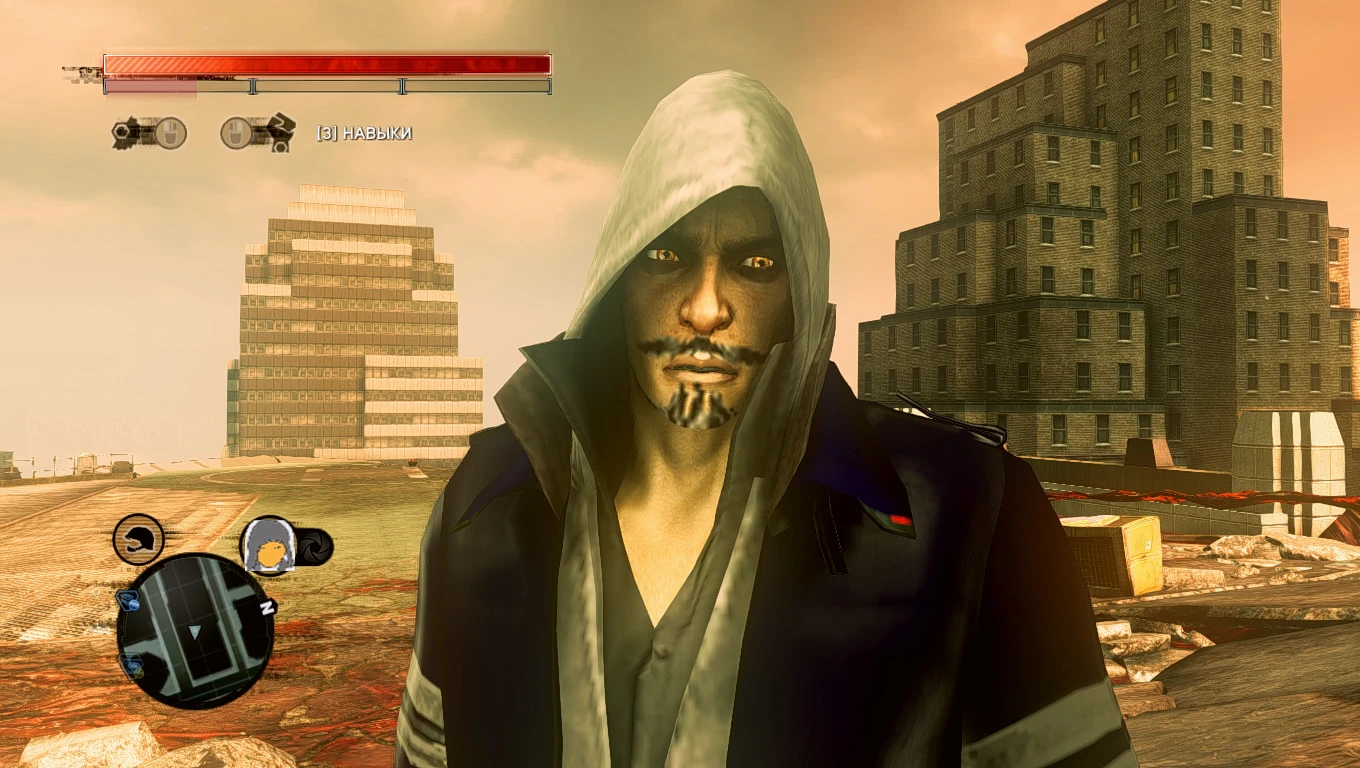Viewport: 1360px width, 768px height.
Task: Click the player arrow at minimap center
Action: [x=193, y=632]
